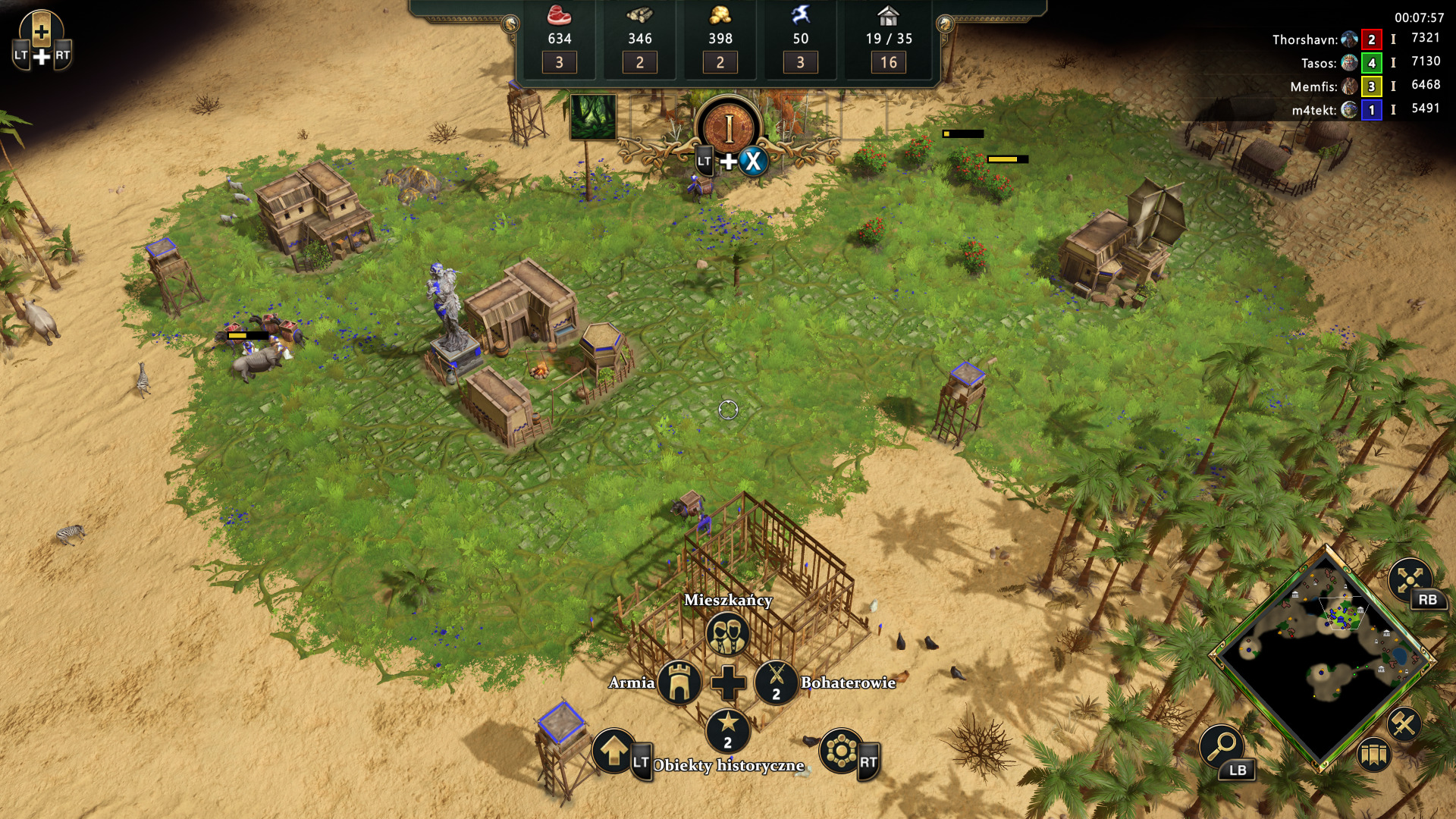
Task: Select the favor lightning resource icon
Action: pyautogui.click(x=800, y=15)
